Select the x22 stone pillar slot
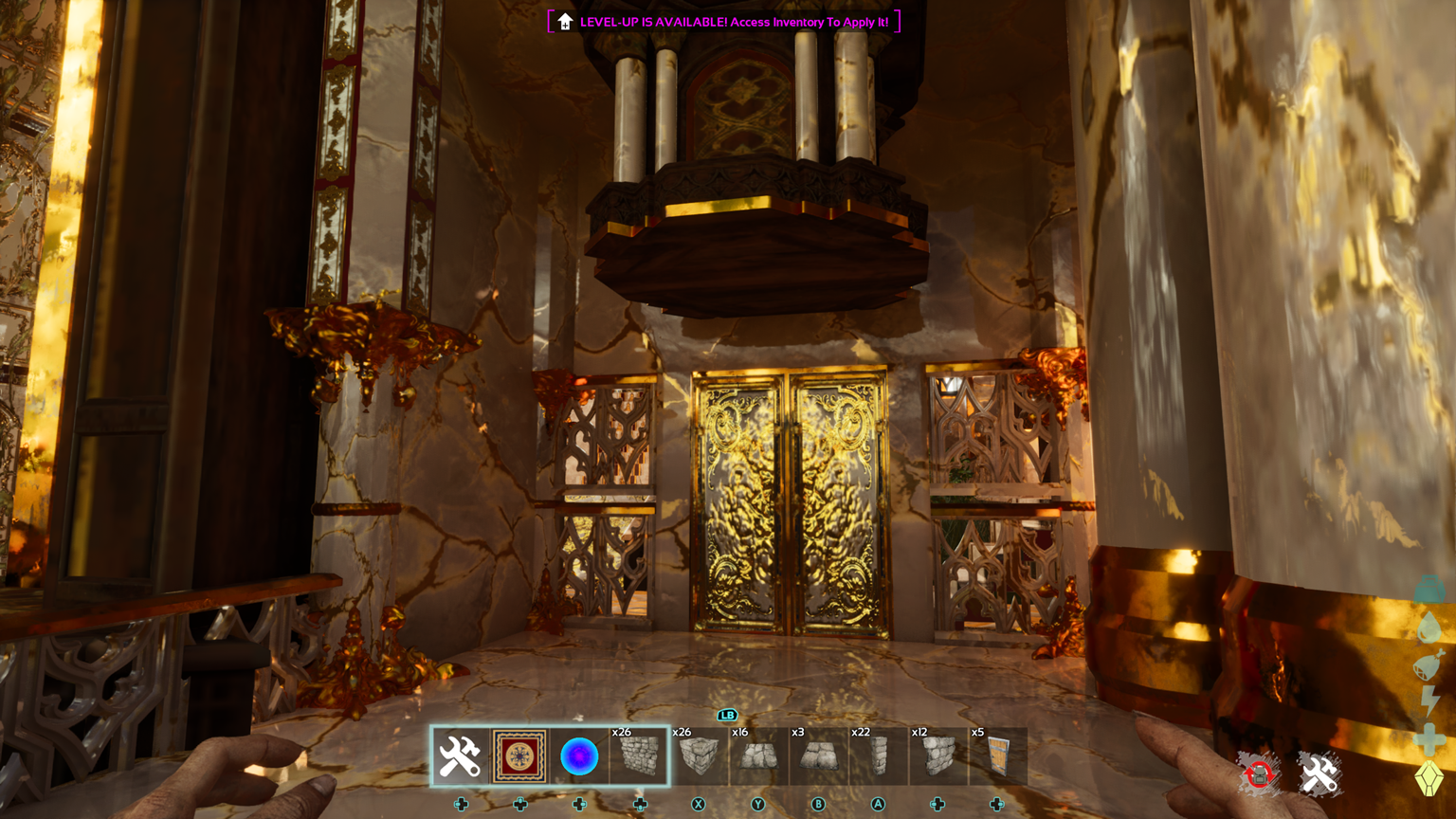This screenshot has width=1456, height=819. coord(878,756)
